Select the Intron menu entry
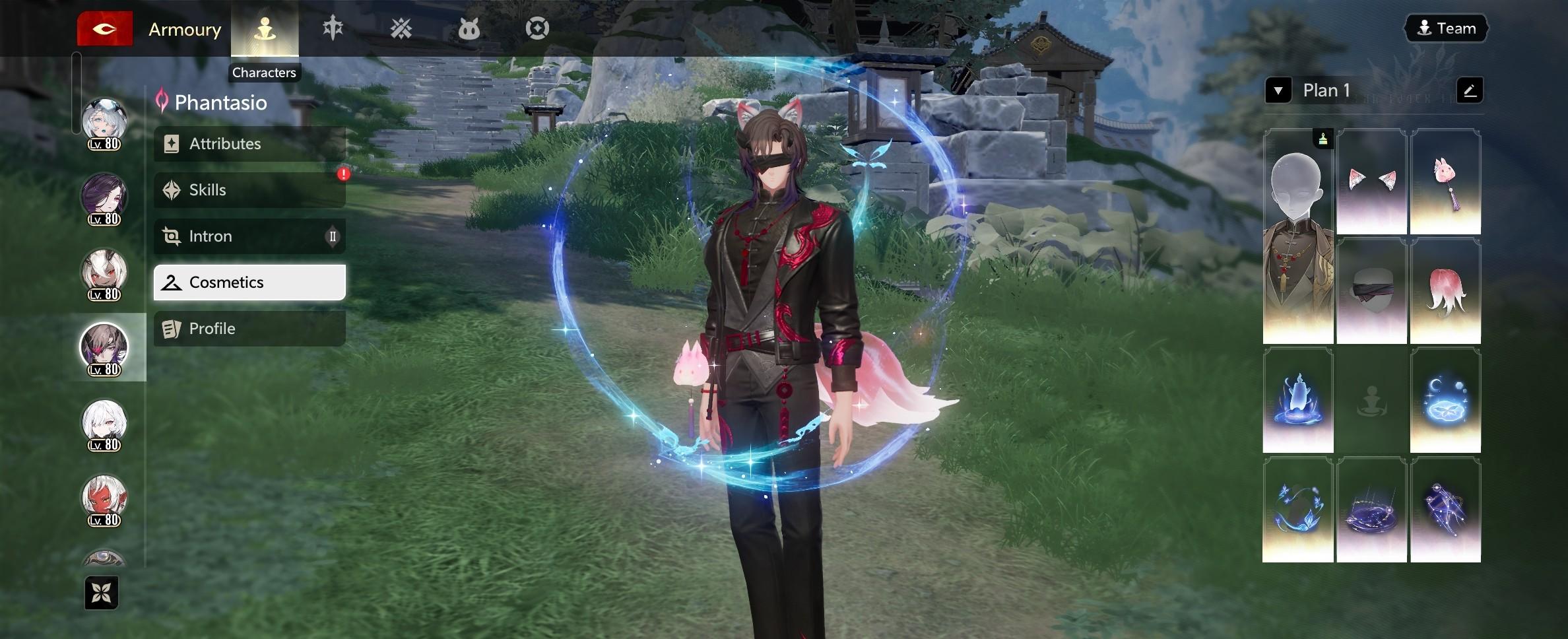 coord(249,236)
